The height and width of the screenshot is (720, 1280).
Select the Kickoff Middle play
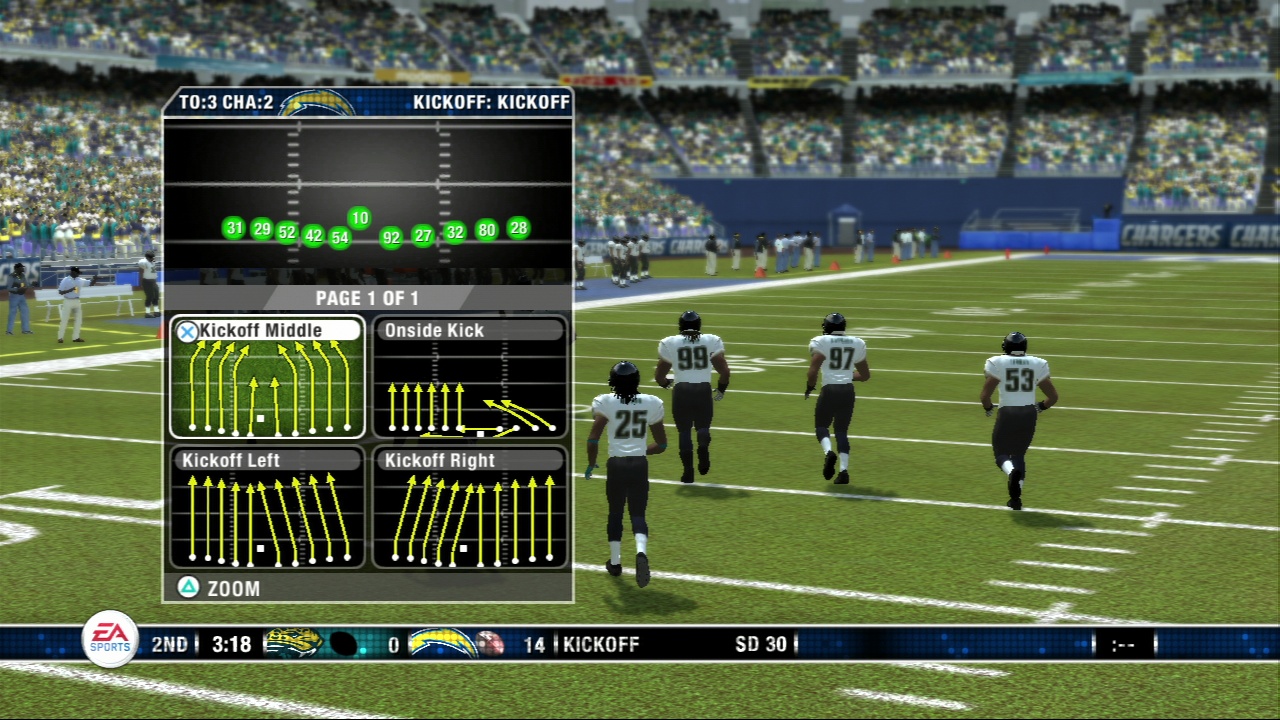click(267, 378)
